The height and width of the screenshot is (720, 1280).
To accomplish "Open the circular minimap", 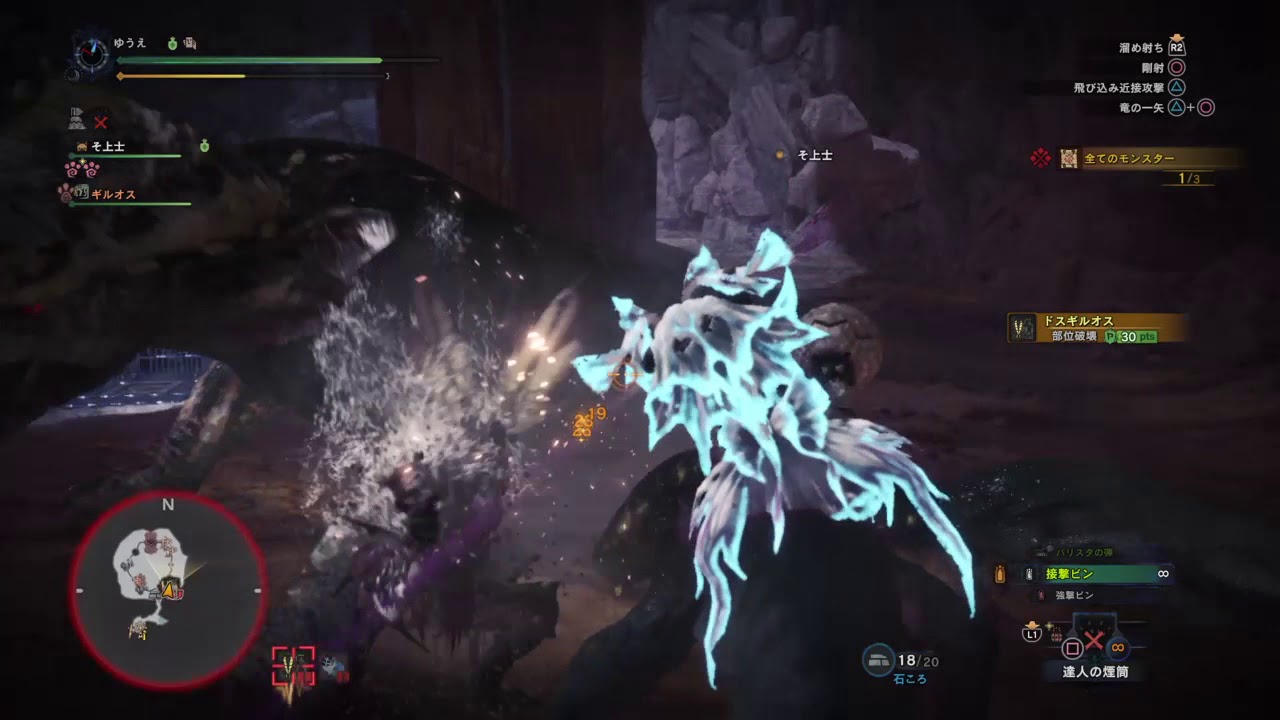I will point(168,590).
